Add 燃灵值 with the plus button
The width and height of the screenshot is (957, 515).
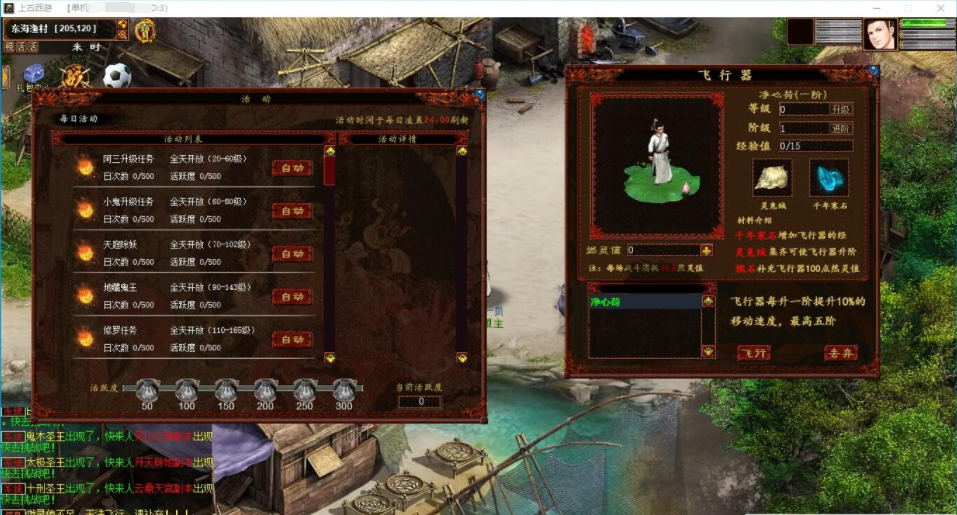click(707, 250)
